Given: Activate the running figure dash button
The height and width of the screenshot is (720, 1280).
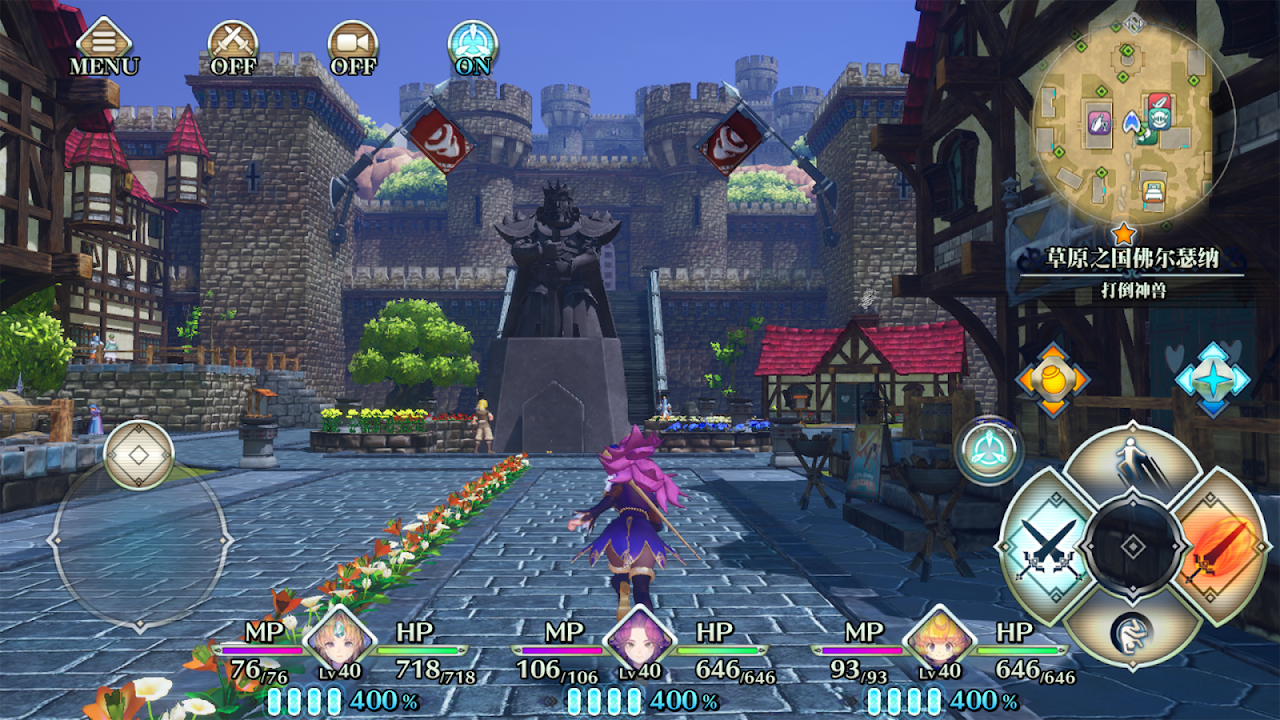Looking at the screenshot, I should click(1132, 465).
